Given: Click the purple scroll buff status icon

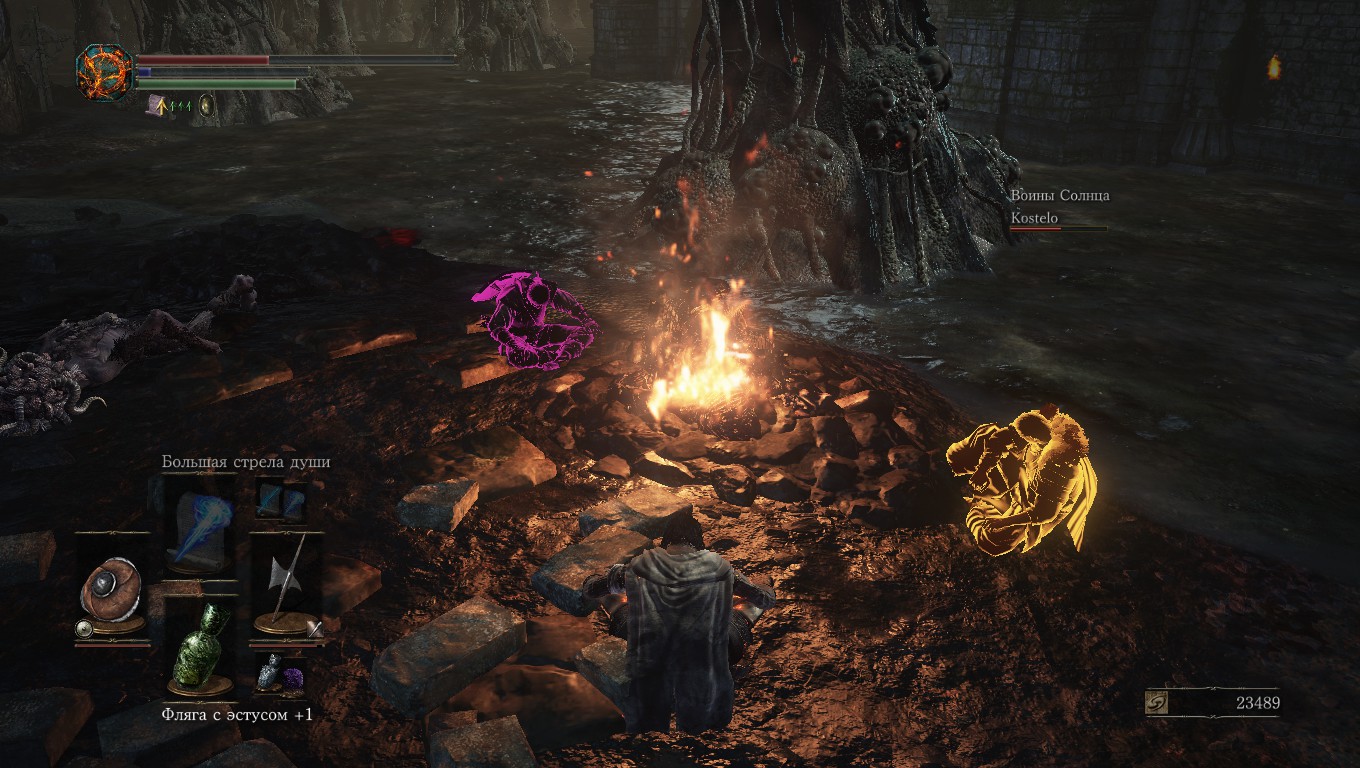Looking at the screenshot, I should (x=157, y=104).
